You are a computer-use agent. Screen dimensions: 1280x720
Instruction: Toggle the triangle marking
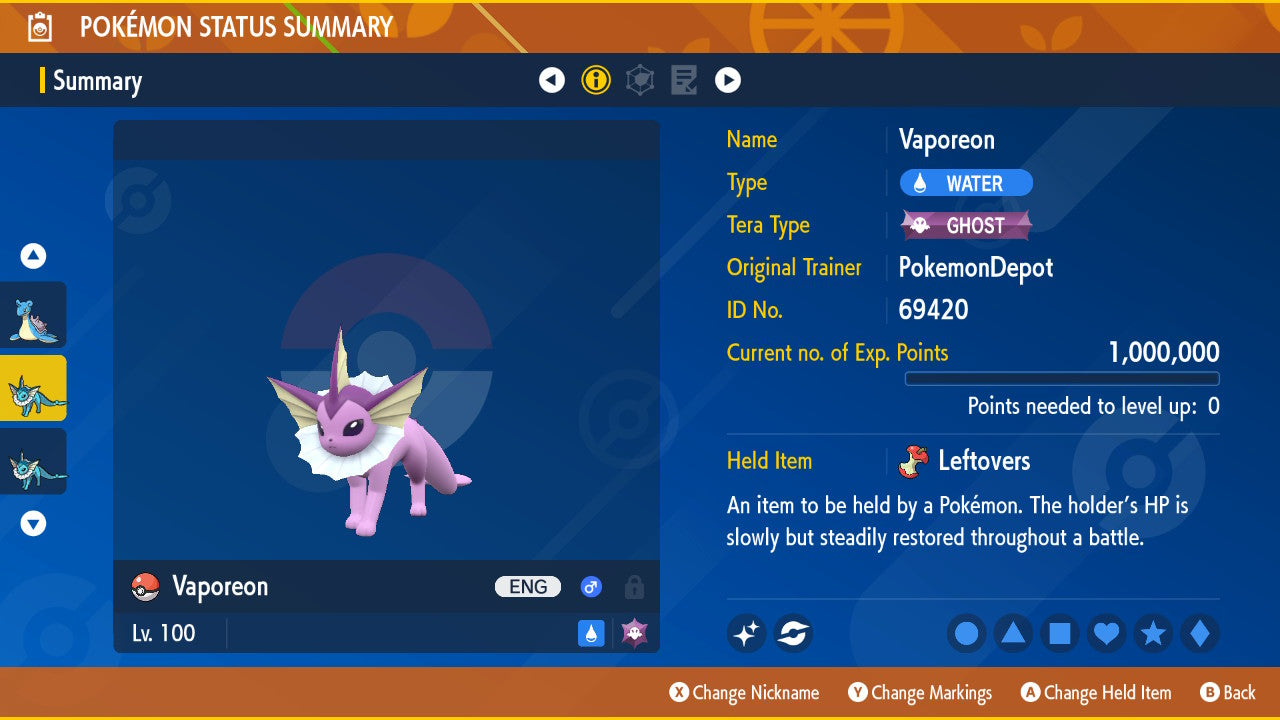[1013, 633]
